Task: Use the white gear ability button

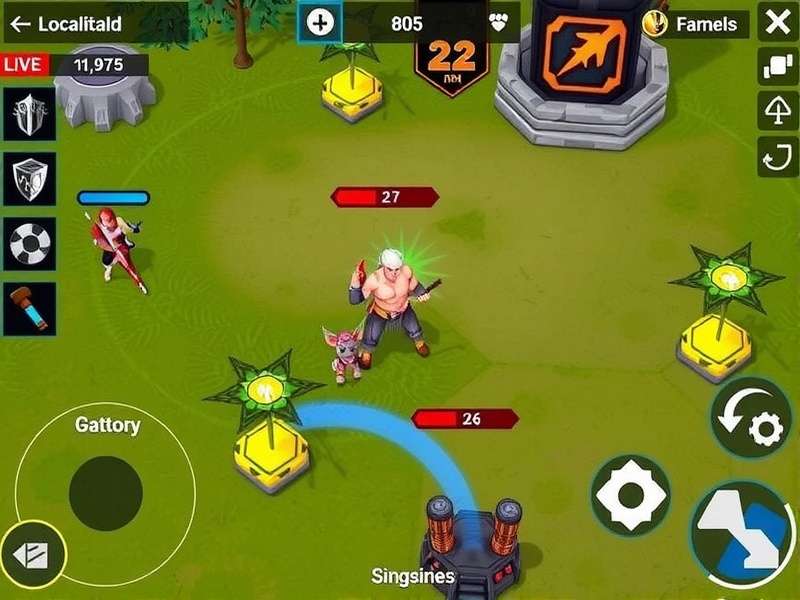Action: 630,495
